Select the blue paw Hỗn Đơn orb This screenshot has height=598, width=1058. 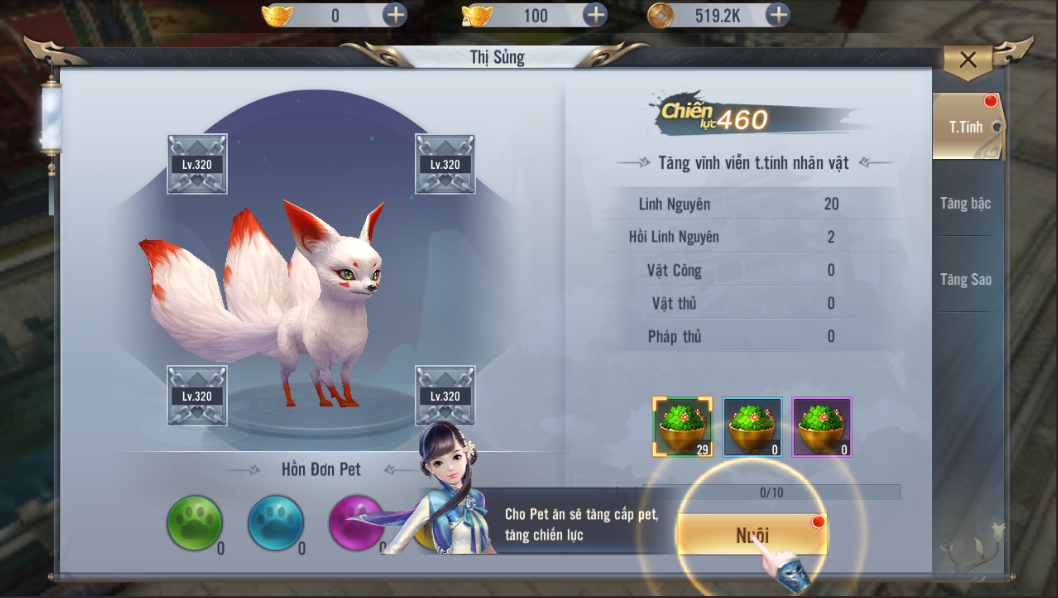tap(276, 523)
